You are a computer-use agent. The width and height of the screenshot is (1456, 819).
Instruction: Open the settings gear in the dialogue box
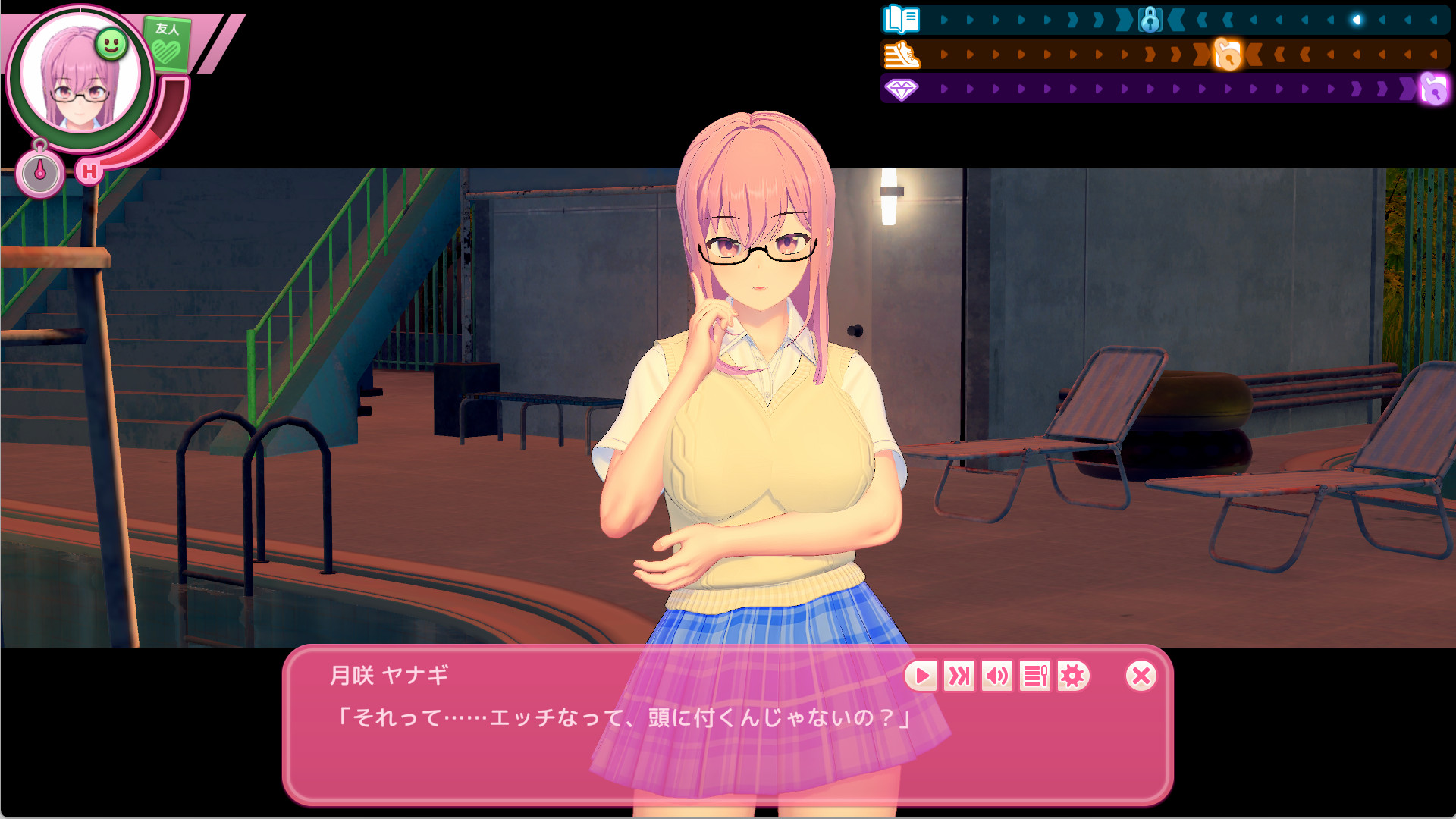pos(1072,676)
